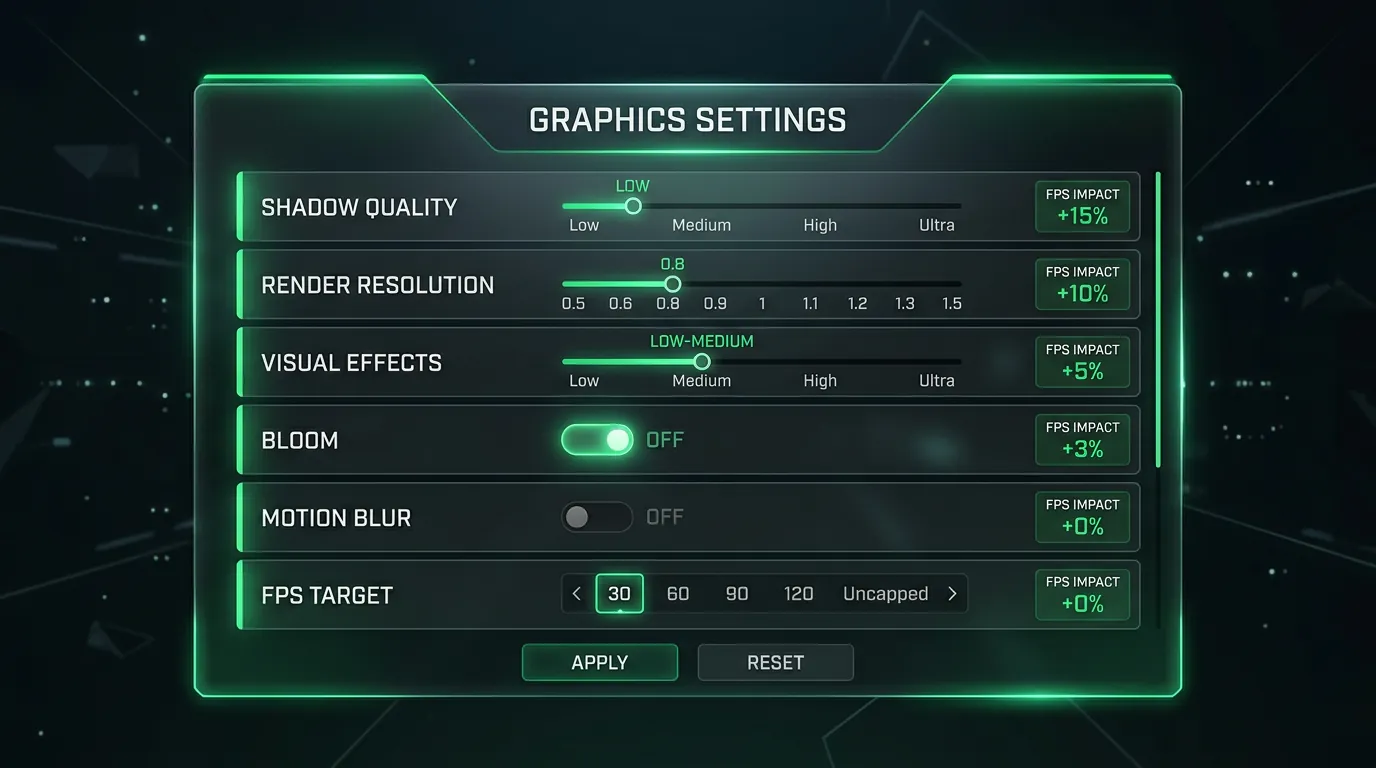Select 60 as the FPS Target
Screen dimensions: 1376x768
pos(678,593)
